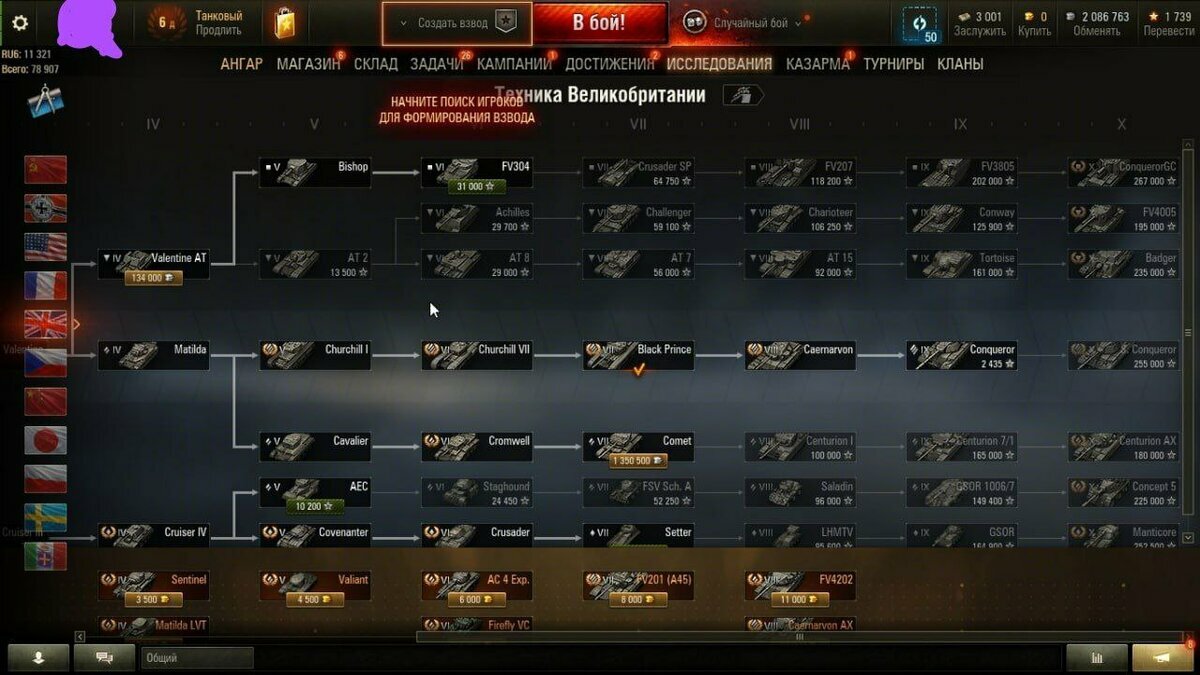Select the premium FV4202 tank
The height and width of the screenshot is (675, 1200).
(800, 585)
